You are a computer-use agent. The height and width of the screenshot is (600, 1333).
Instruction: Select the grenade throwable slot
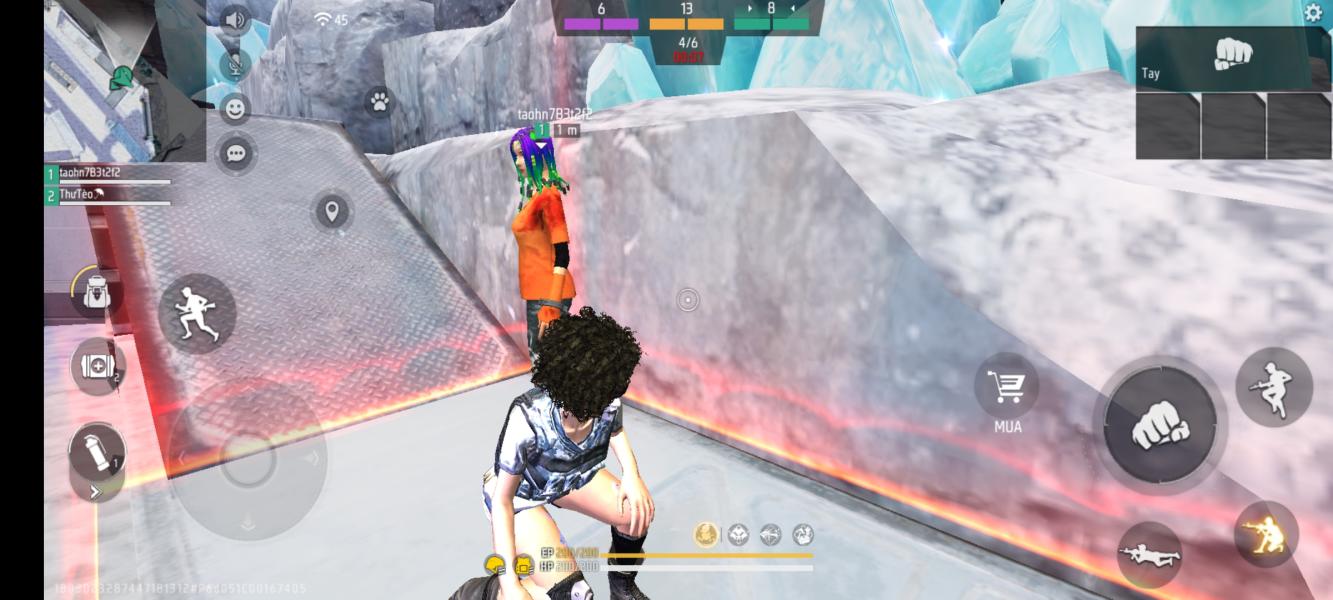click(97, 452)
